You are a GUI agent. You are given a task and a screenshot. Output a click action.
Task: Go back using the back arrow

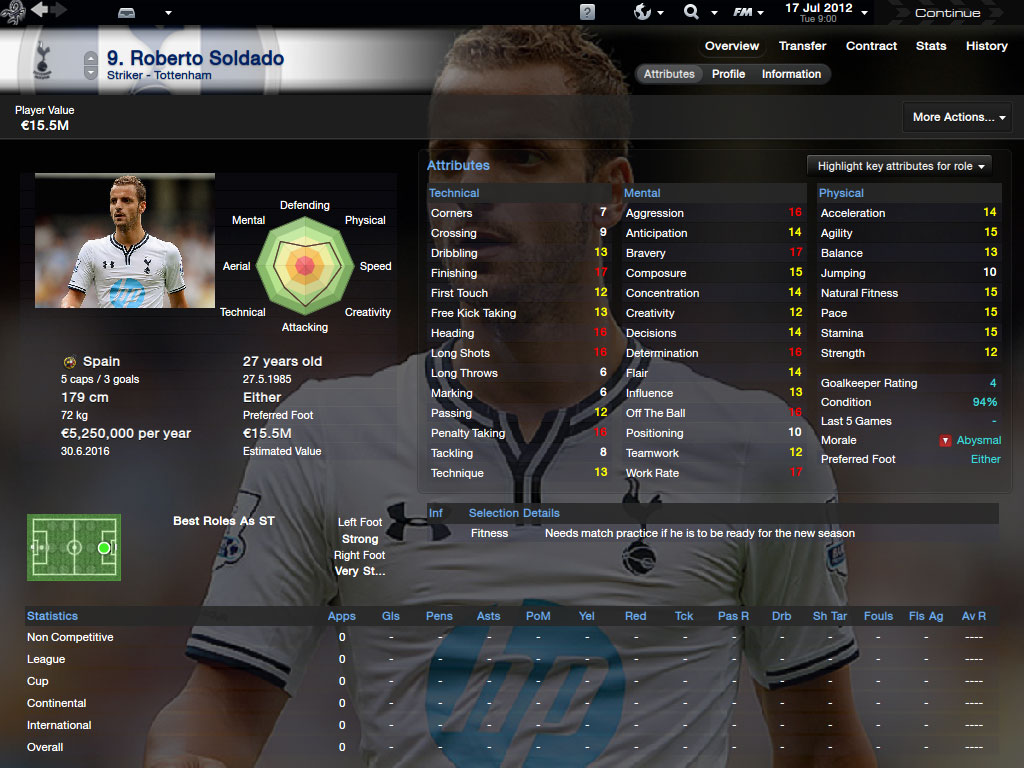[x=40, y=10]
